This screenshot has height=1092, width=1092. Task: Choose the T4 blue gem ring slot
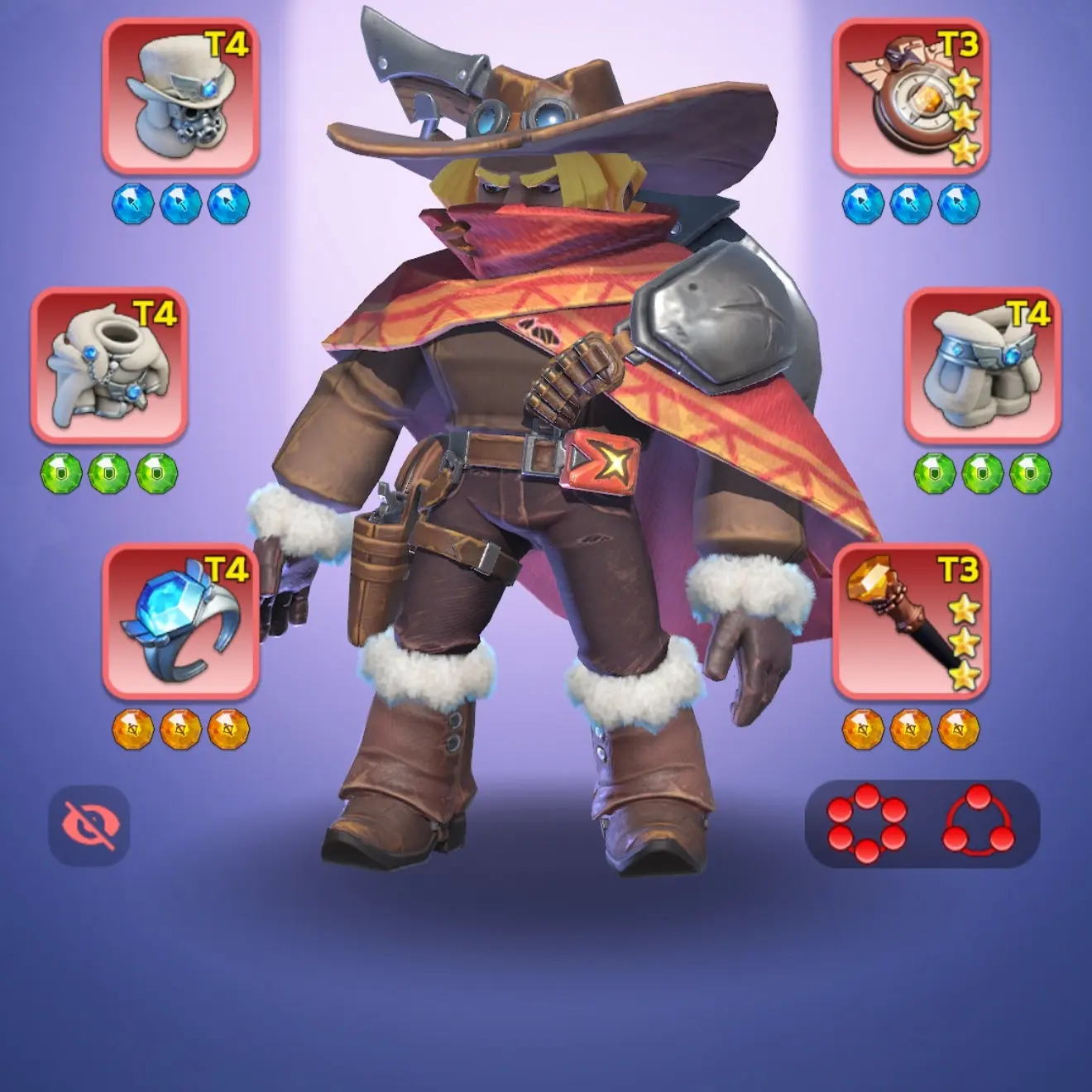pyautogui.click(x=180, y=621)
